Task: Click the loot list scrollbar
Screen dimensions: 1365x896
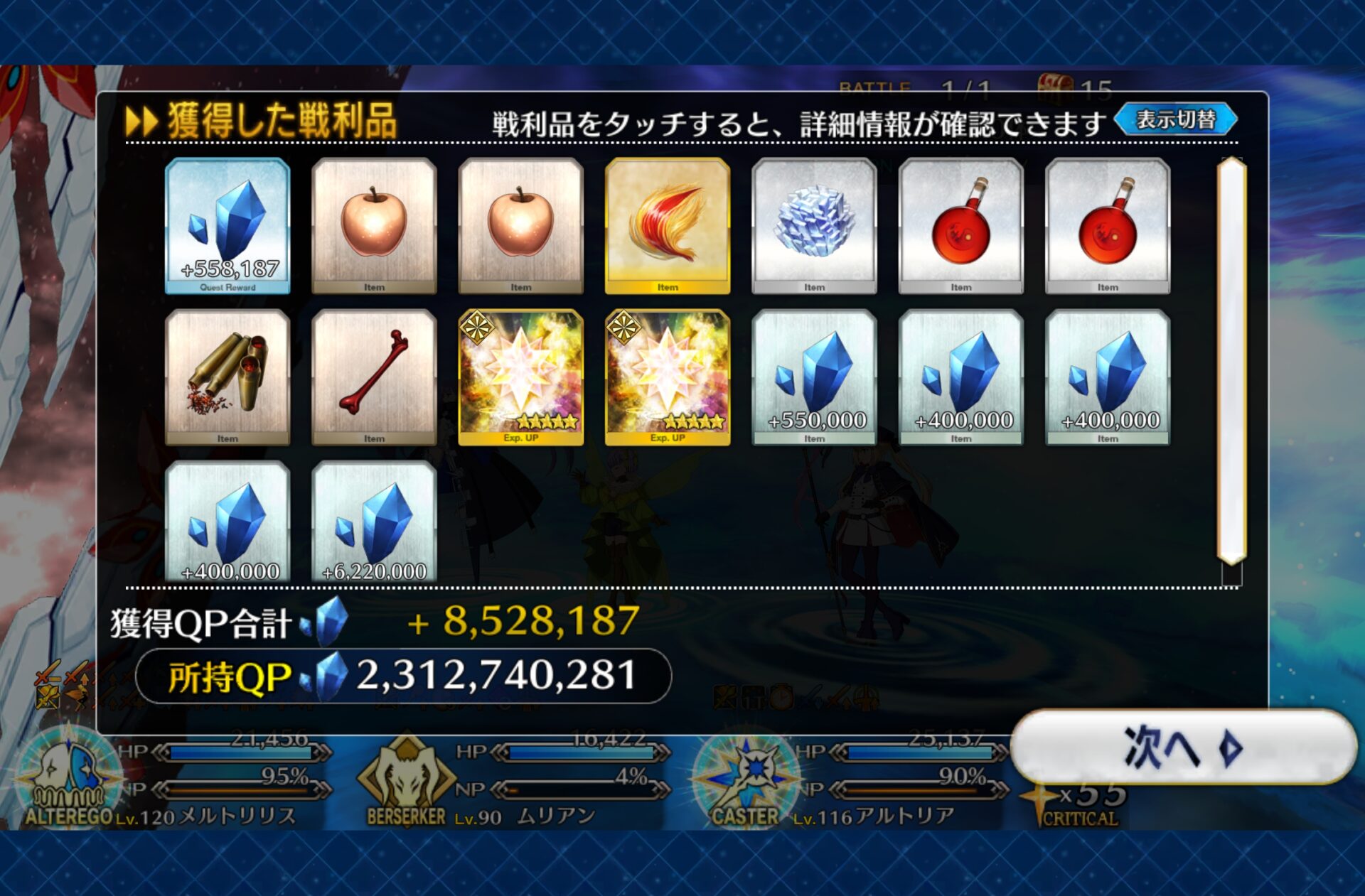Action: point(1231,362)
